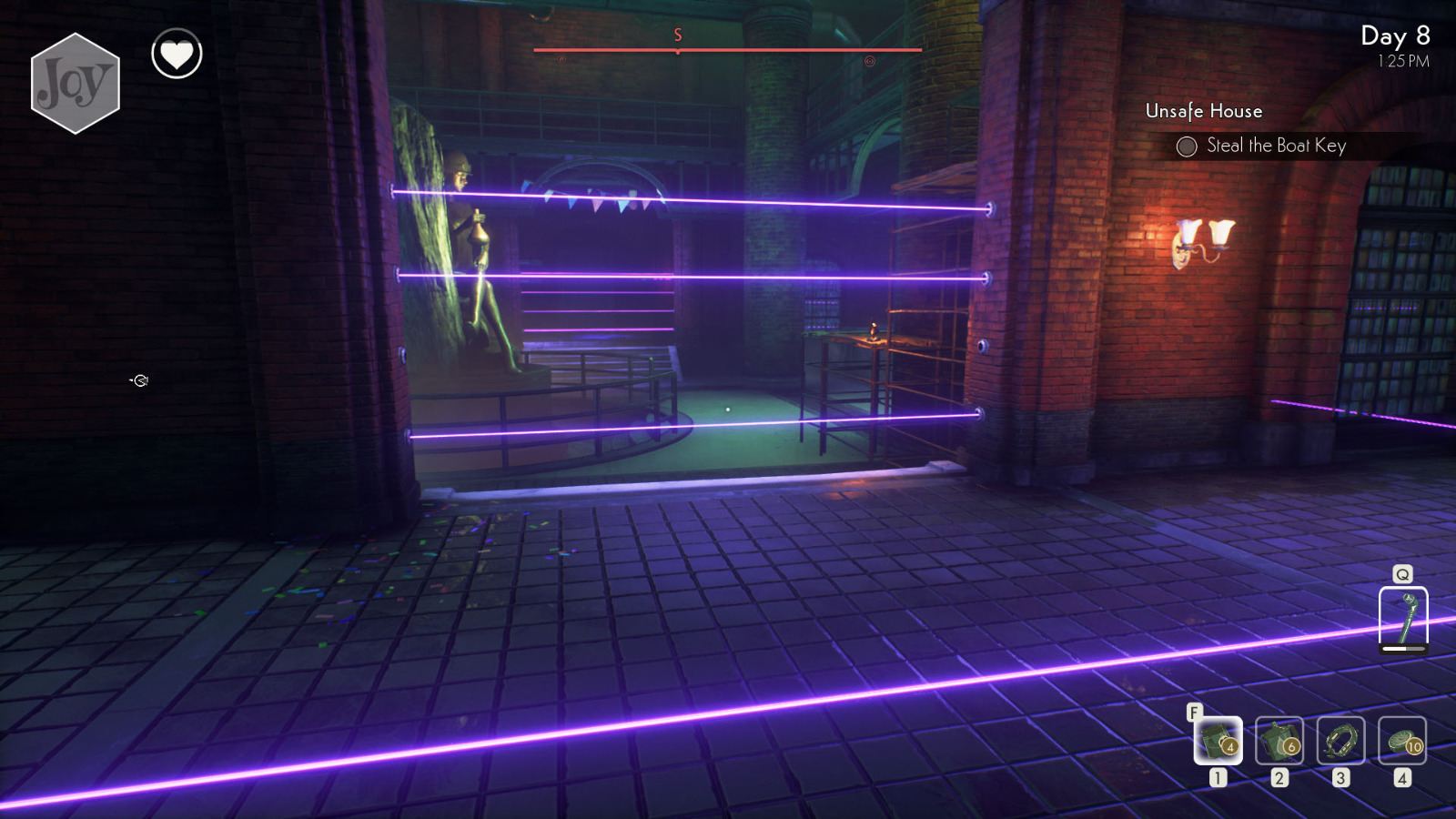Viewport: 1456px width, 819px height.
Task: Click the S marker on the compass bar
Action: click(677, 35)
